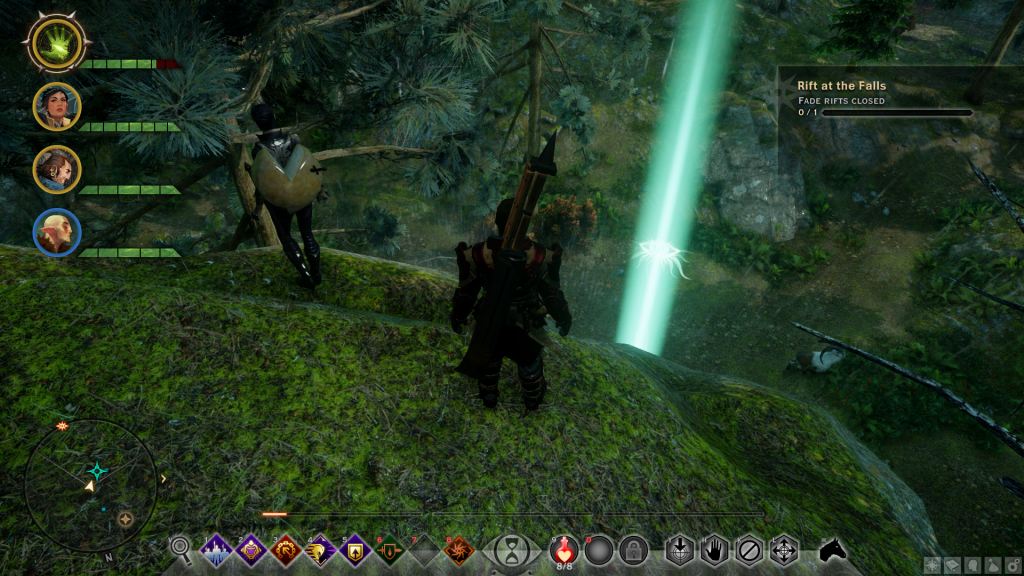
Task: Switch to the dark-haired woman party portrait
Action: (x=57, y=106)
